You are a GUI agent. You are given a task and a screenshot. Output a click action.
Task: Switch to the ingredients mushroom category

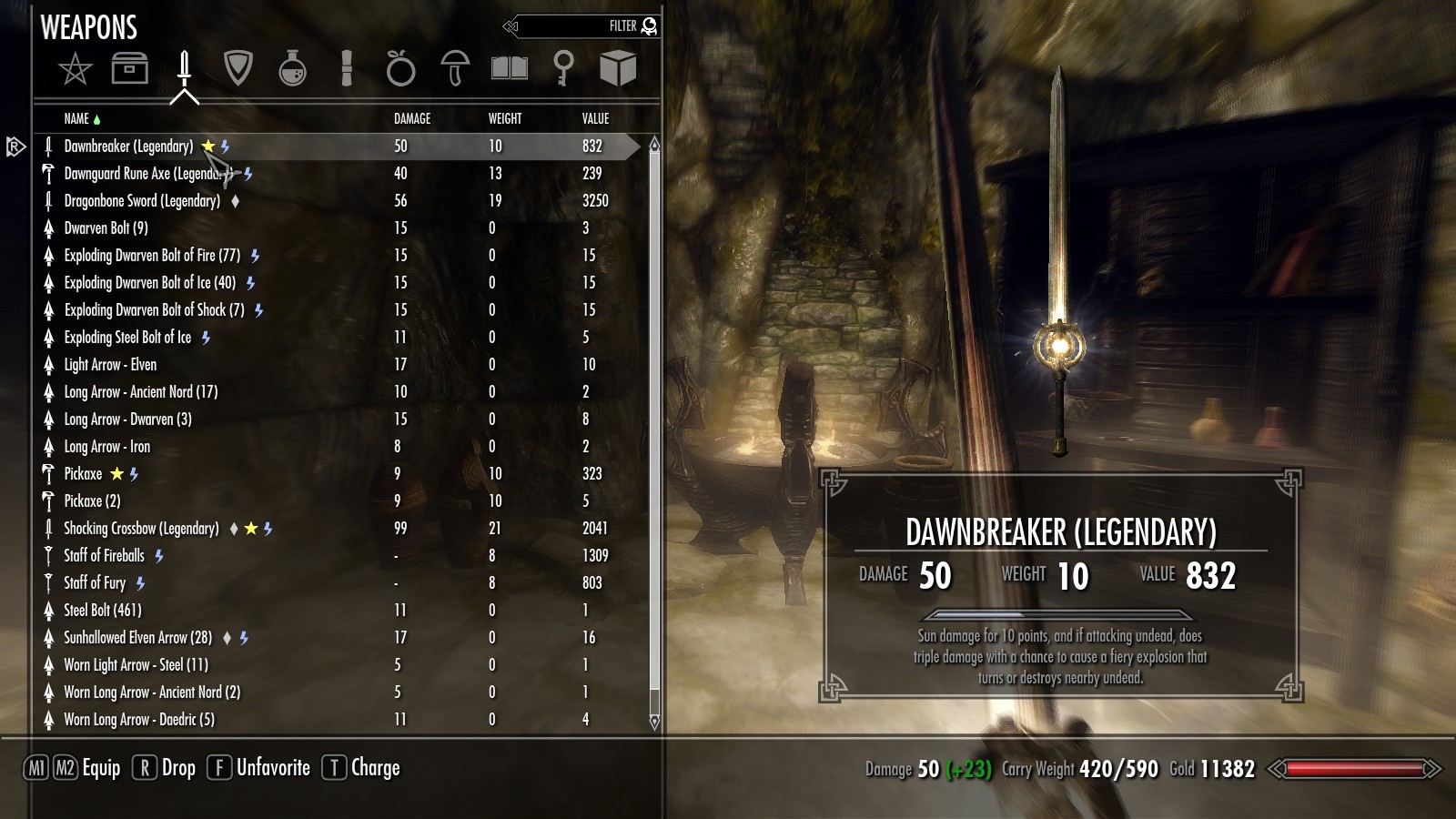(x=455, y=68)
